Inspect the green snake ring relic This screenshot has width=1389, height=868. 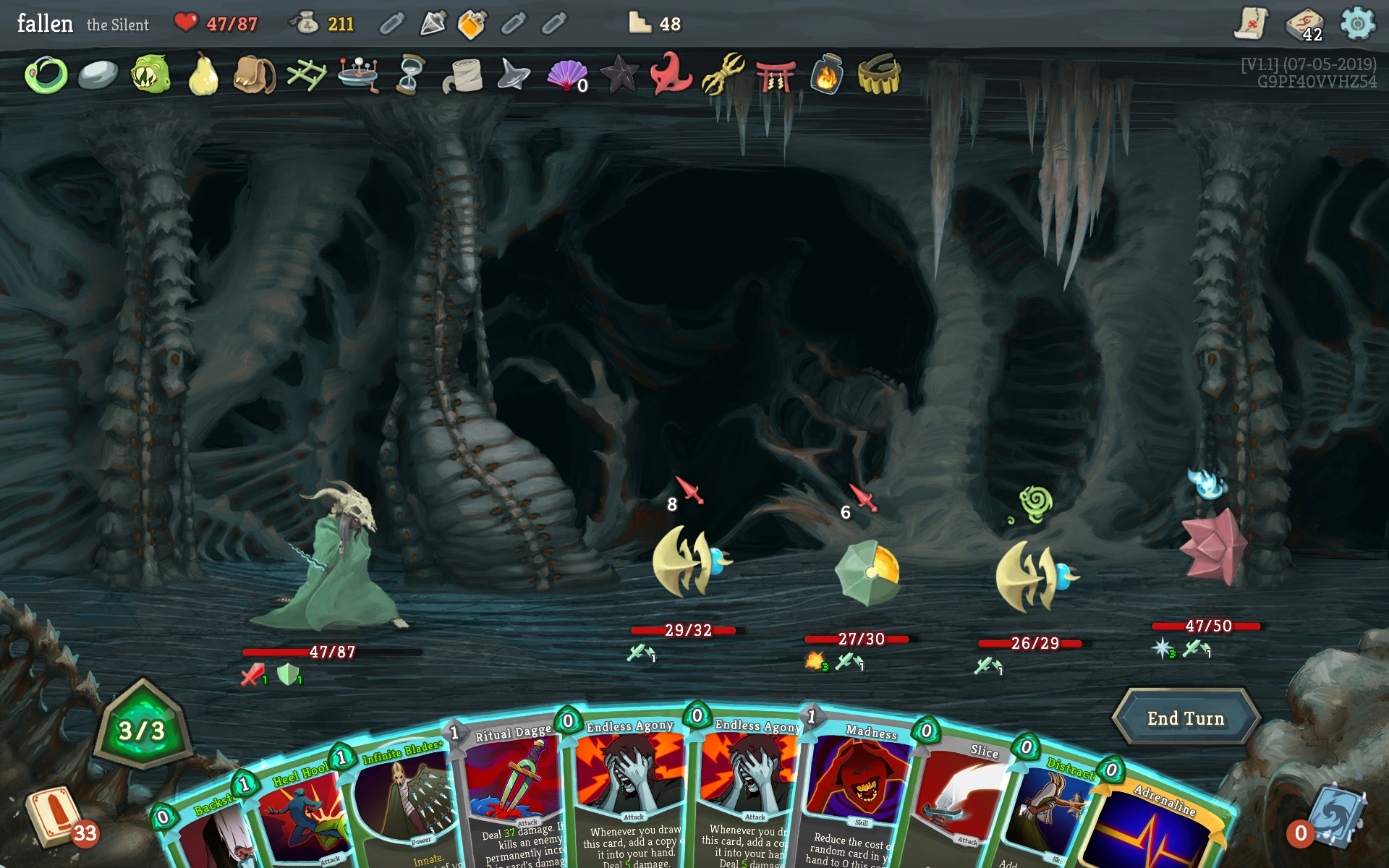(46, 75)
